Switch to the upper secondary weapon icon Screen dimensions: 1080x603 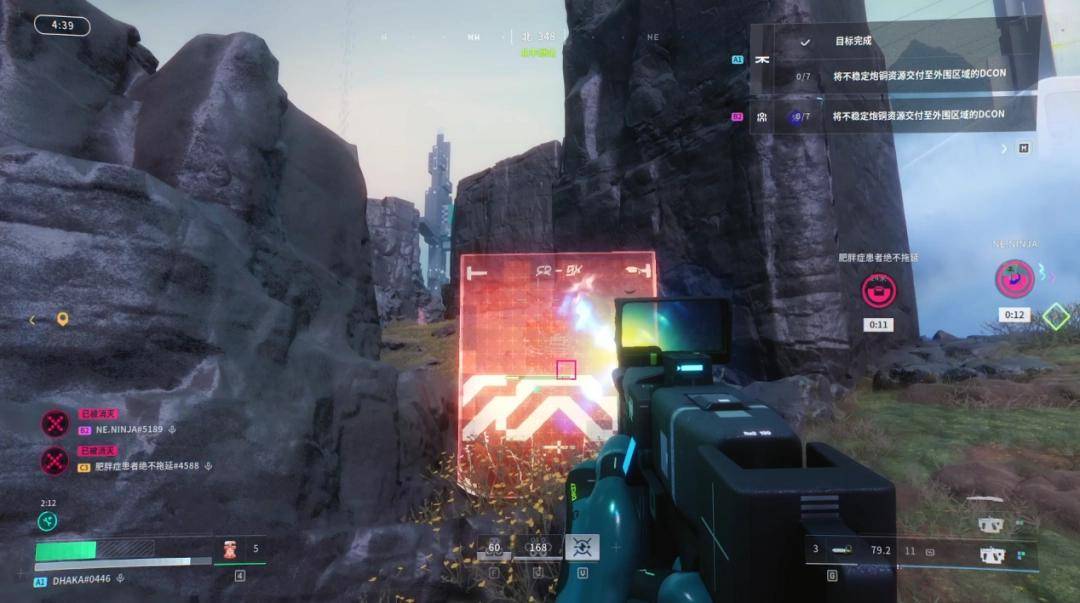coord(990,524)
